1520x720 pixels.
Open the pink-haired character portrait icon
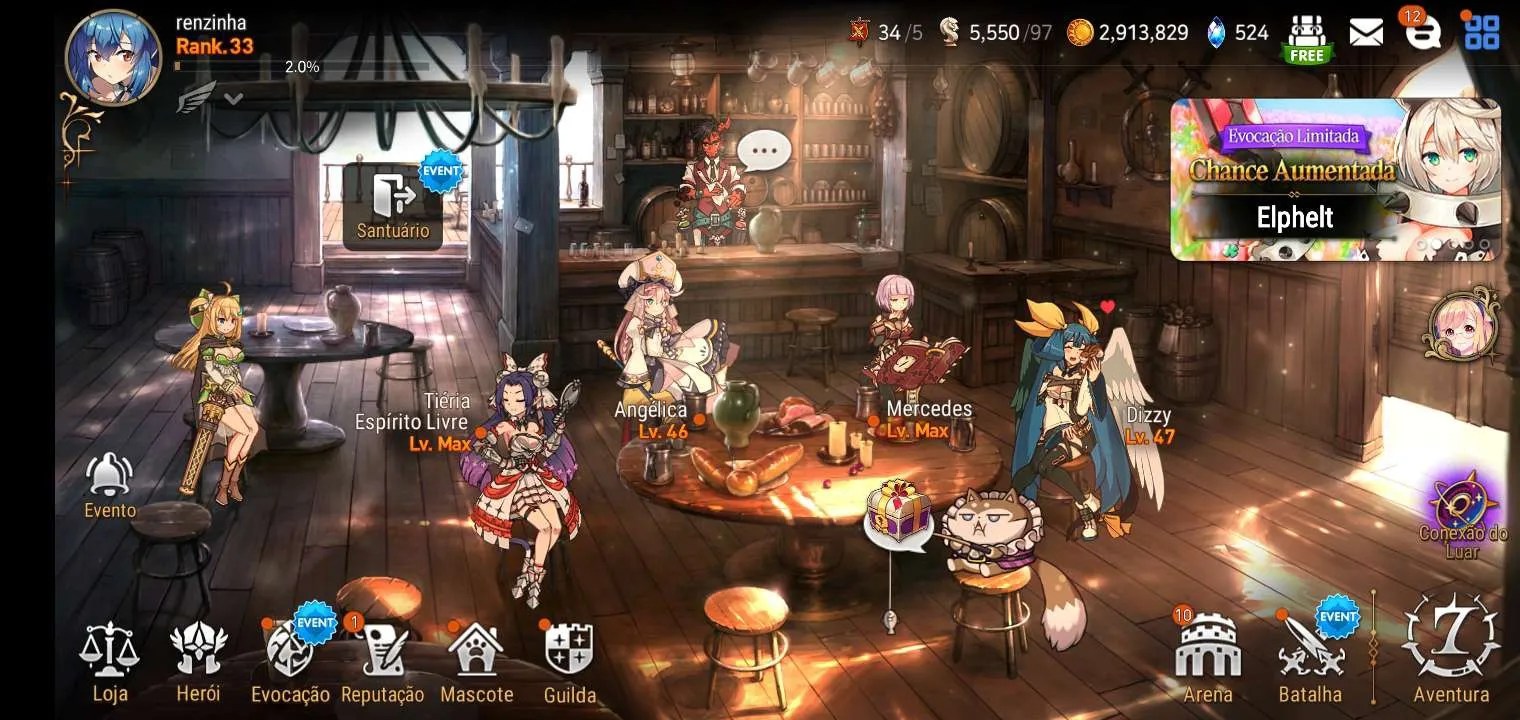[1463, 325]
